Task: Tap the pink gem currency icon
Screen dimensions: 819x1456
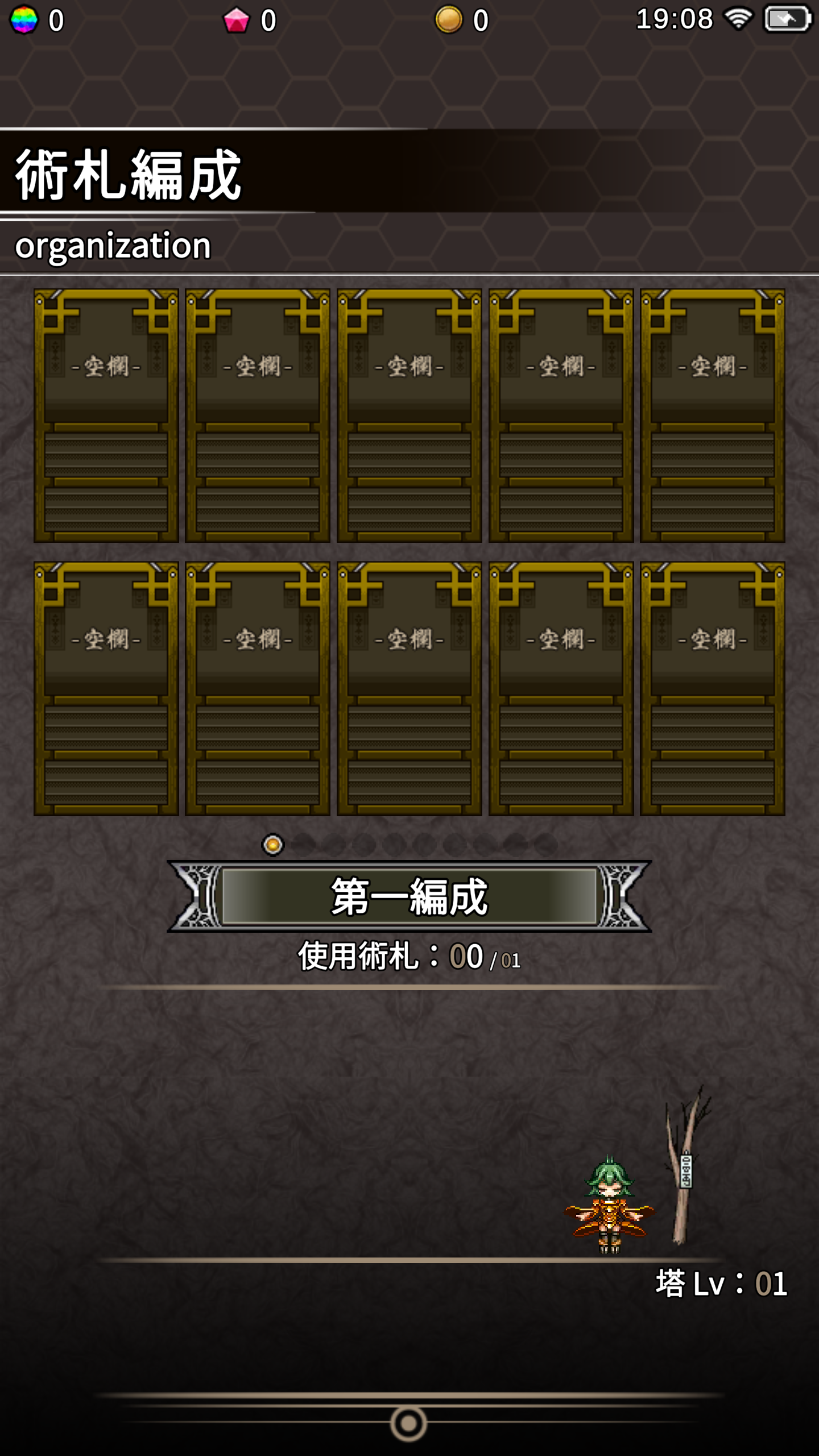Action: (236, 19)
